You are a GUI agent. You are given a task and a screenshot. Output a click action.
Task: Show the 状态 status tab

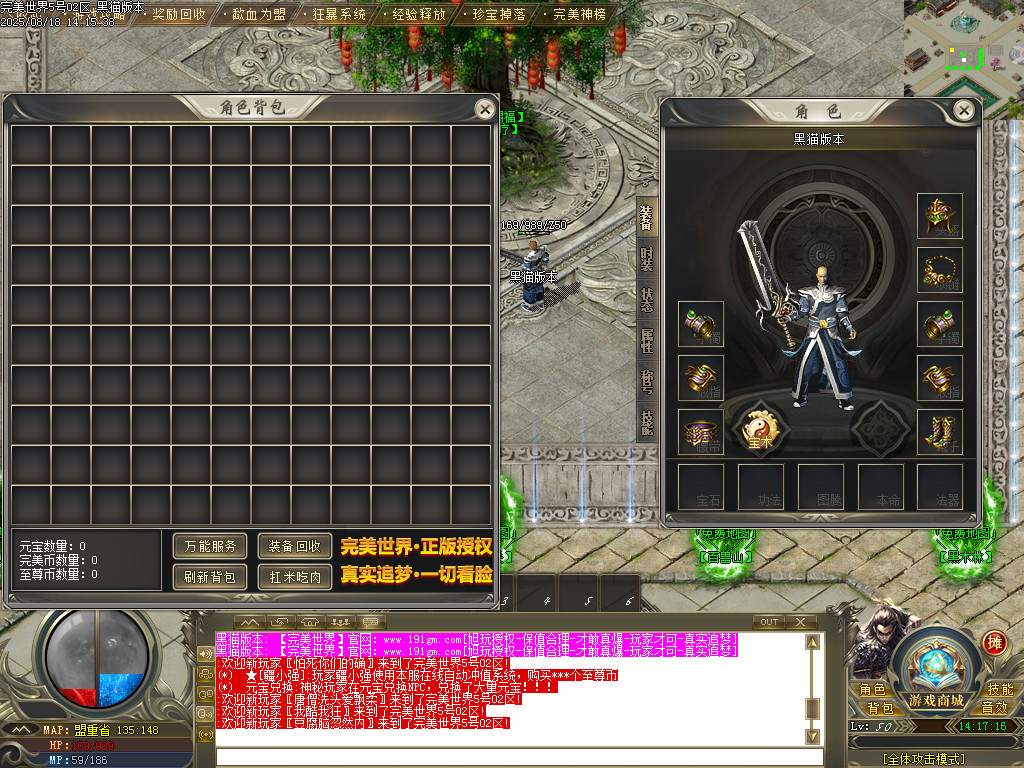(647, 299)
